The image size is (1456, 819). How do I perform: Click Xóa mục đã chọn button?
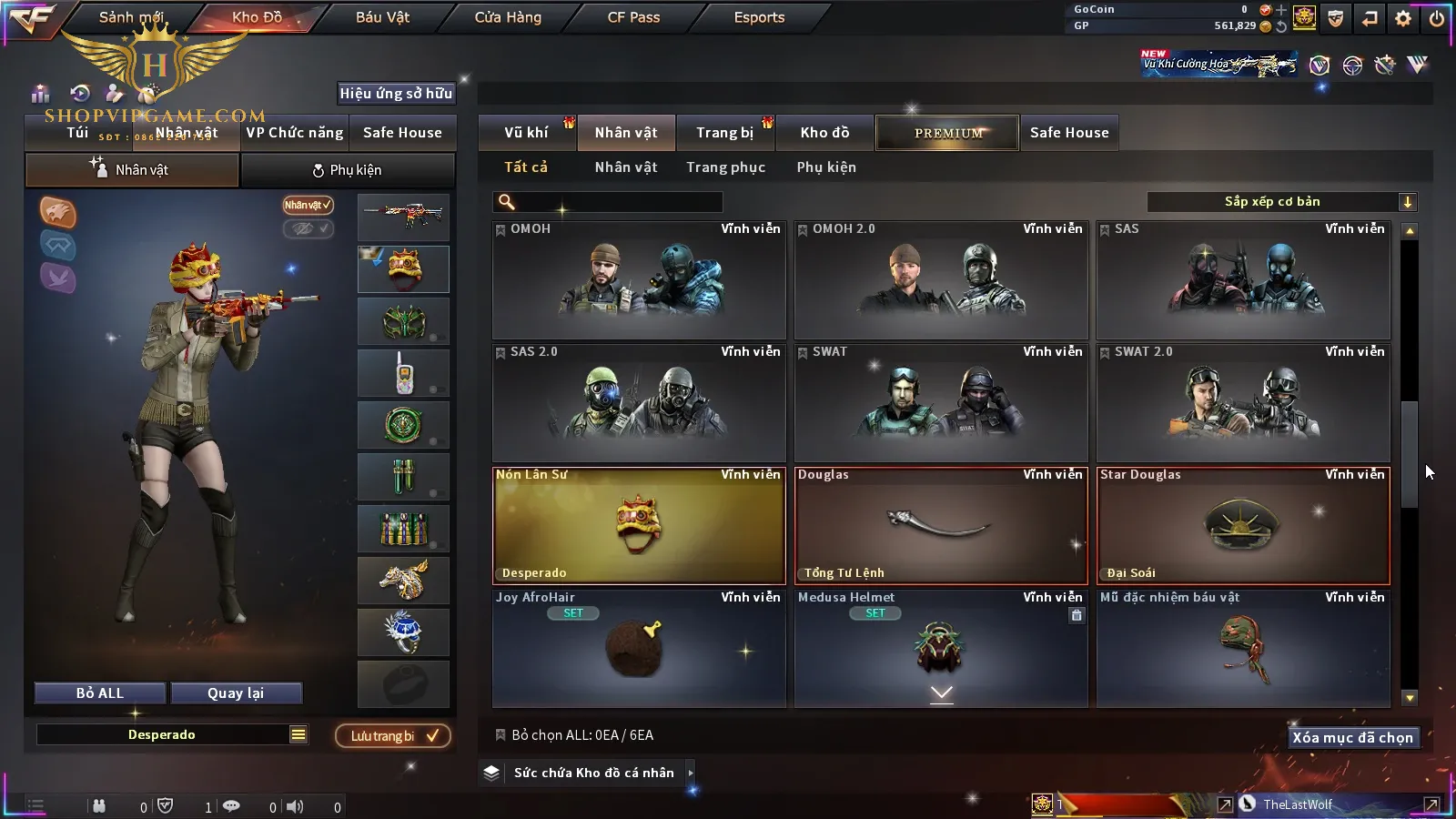(x=1352, y=738)
